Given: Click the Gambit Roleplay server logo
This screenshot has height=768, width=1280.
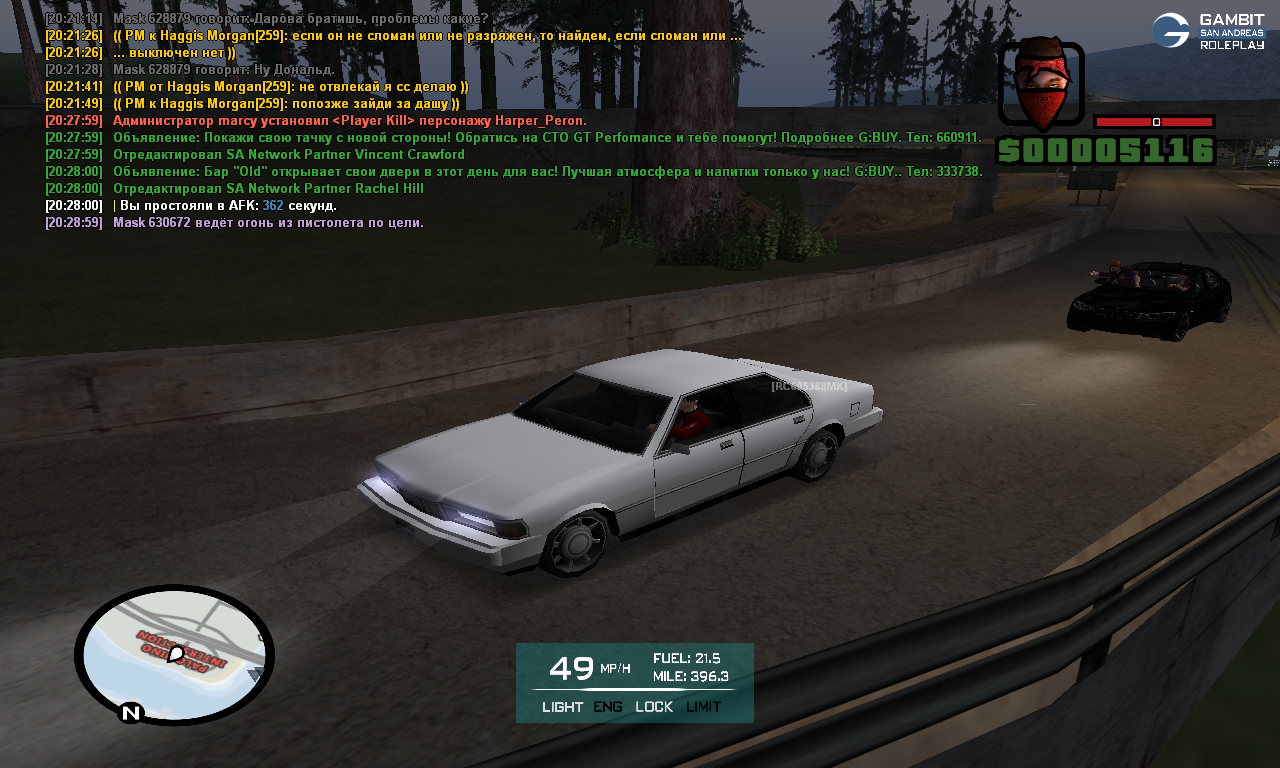Looking at the screenshot, I should 1208,31.
